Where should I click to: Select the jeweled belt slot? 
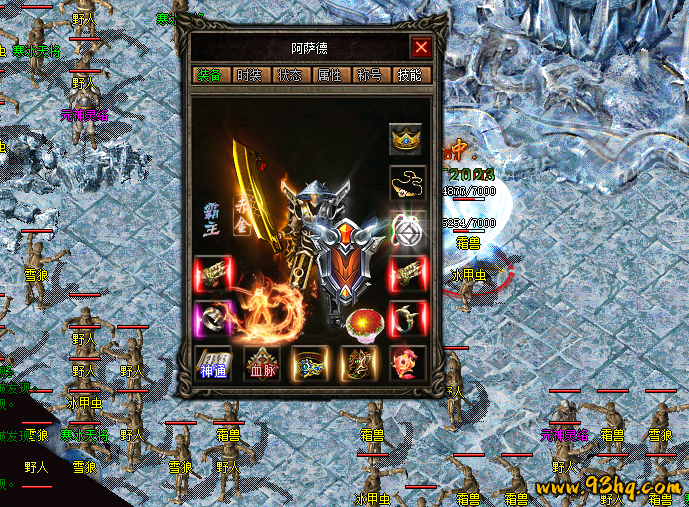310,362
